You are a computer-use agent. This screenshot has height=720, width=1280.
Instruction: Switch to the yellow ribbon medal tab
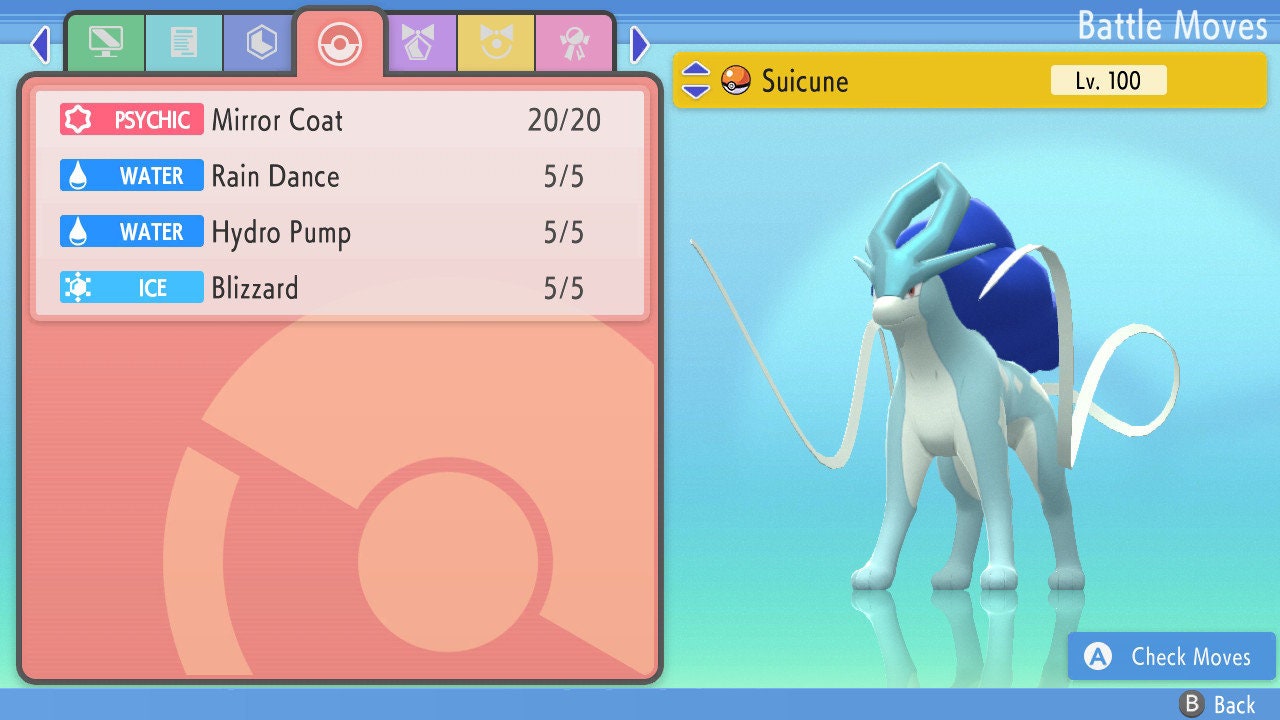coord(496,43)
